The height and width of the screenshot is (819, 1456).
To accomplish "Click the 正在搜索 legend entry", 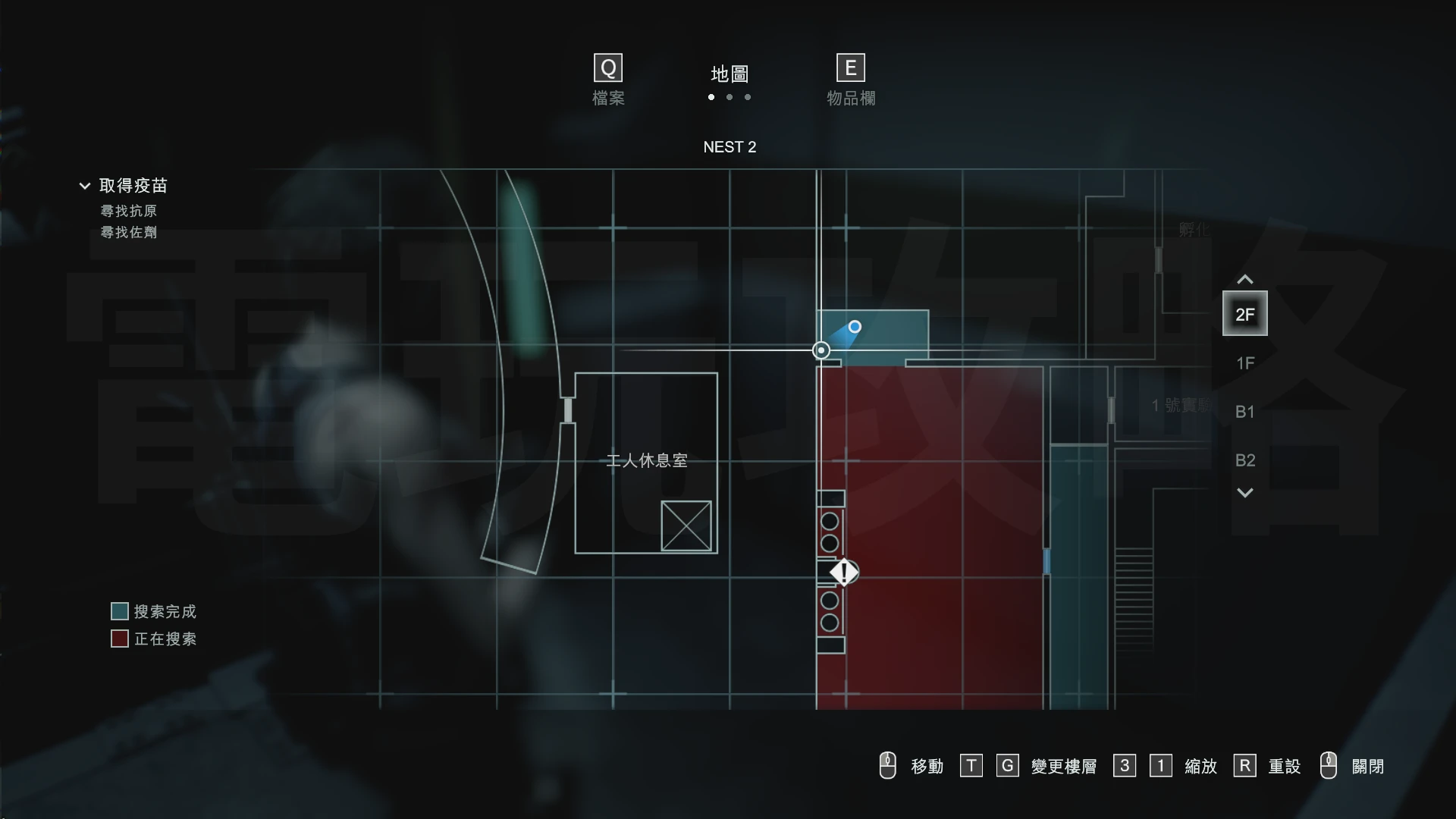I will (x=154, y=639).
